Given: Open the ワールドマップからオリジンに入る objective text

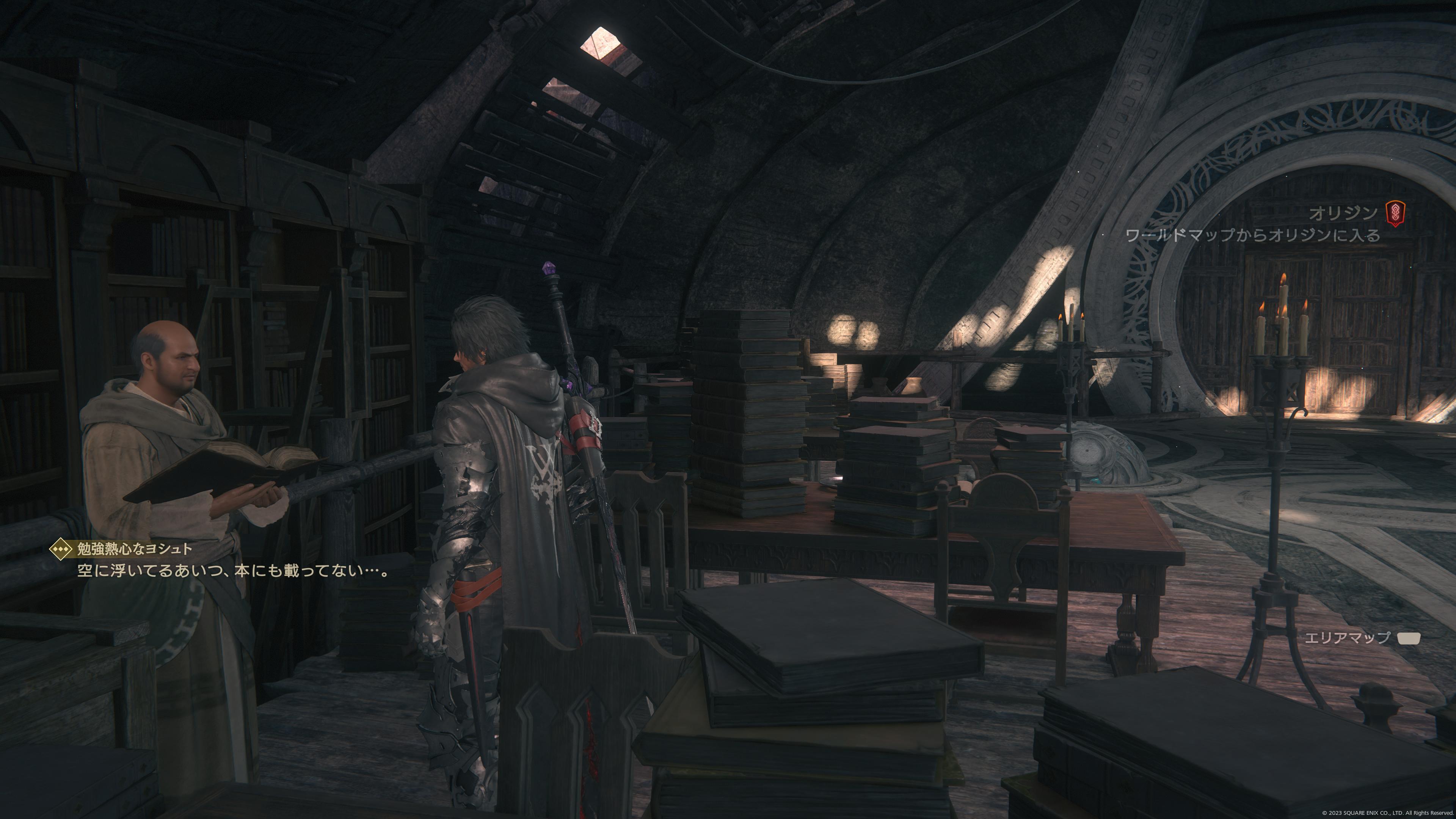Looking at the screenshot, I should click(x=1252, y=235).
